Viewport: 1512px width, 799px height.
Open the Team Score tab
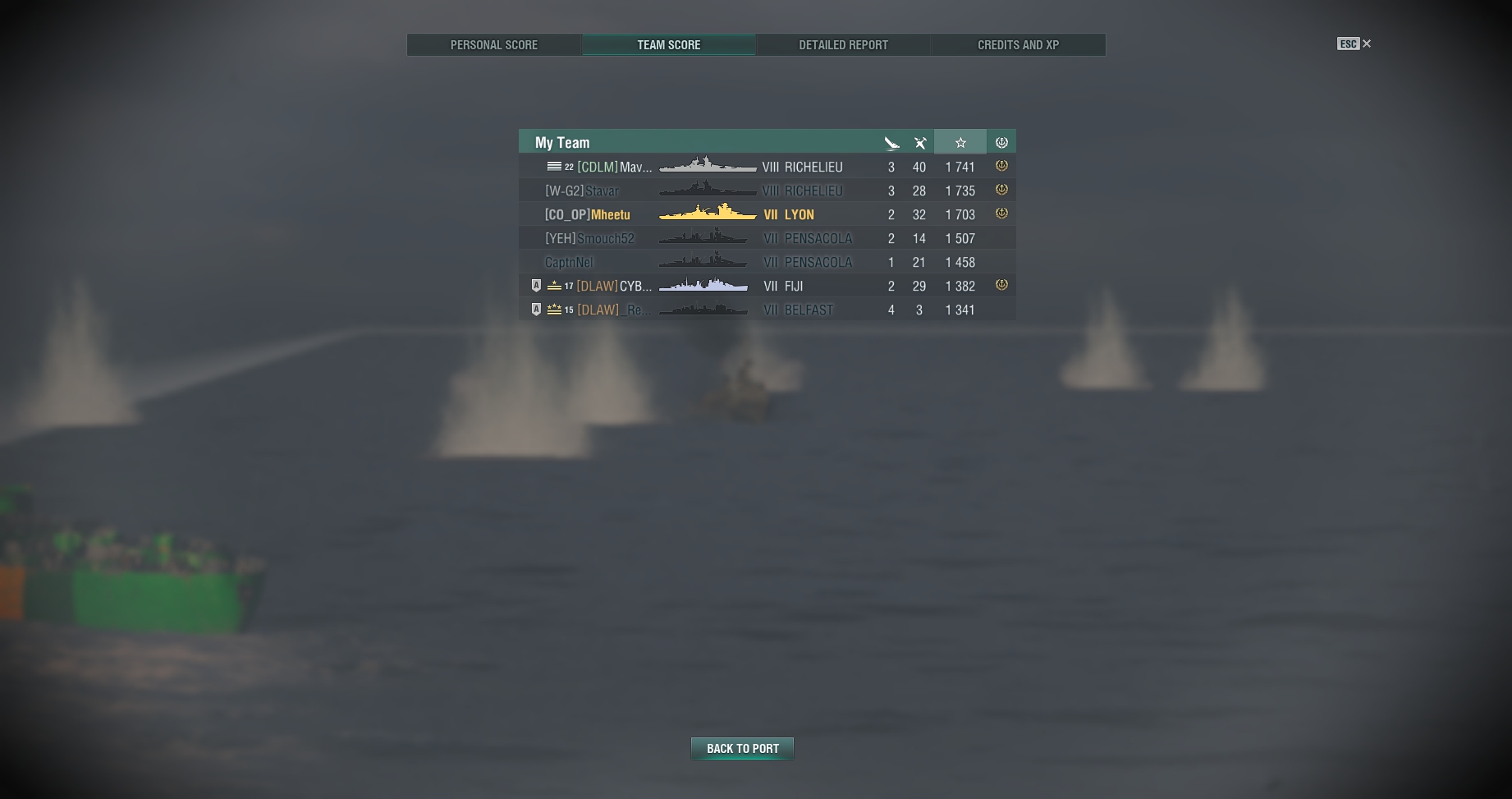pyautogui.click(x=669, y=45)
